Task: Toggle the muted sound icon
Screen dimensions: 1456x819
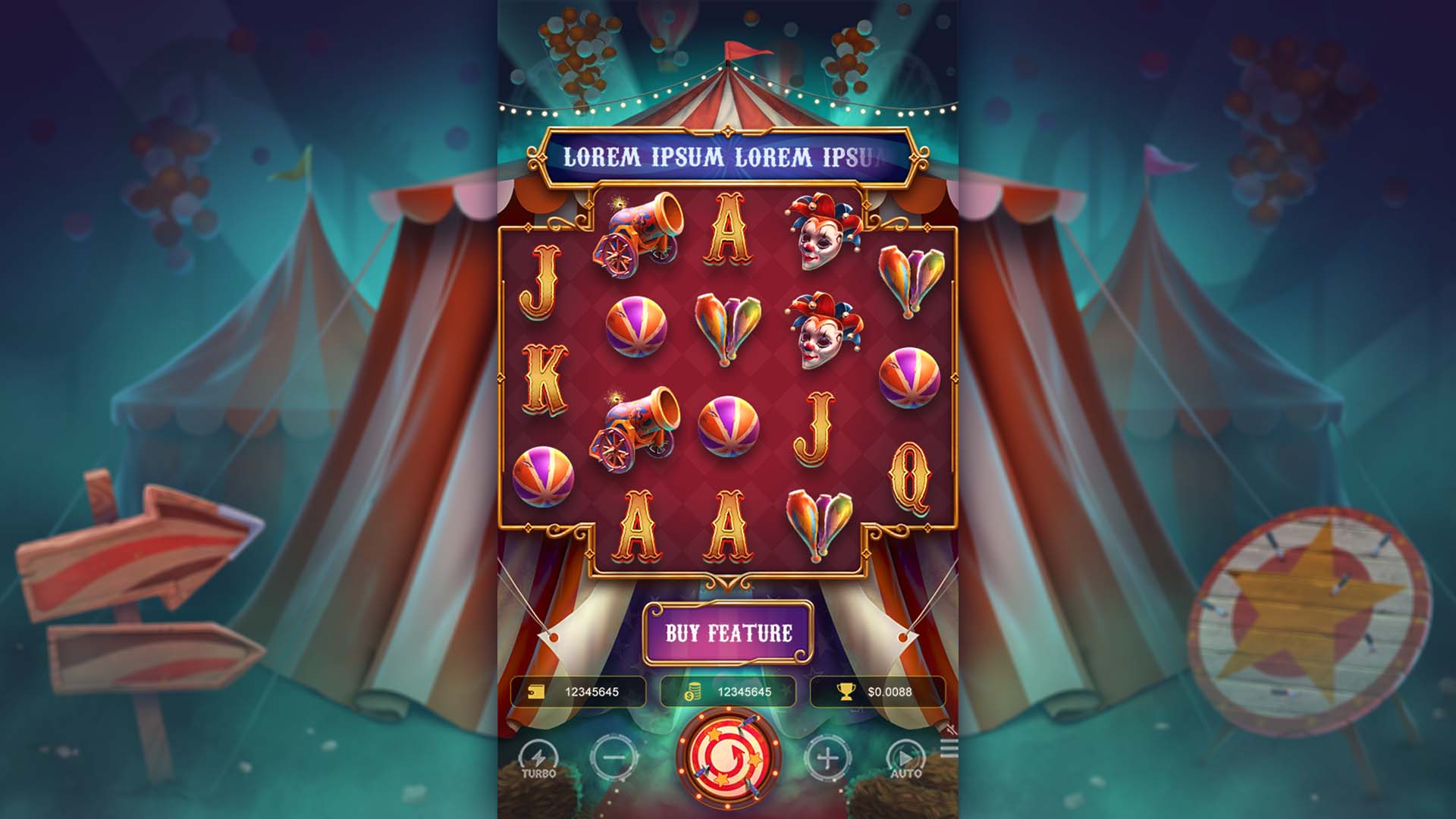Action: click(949, 730)
